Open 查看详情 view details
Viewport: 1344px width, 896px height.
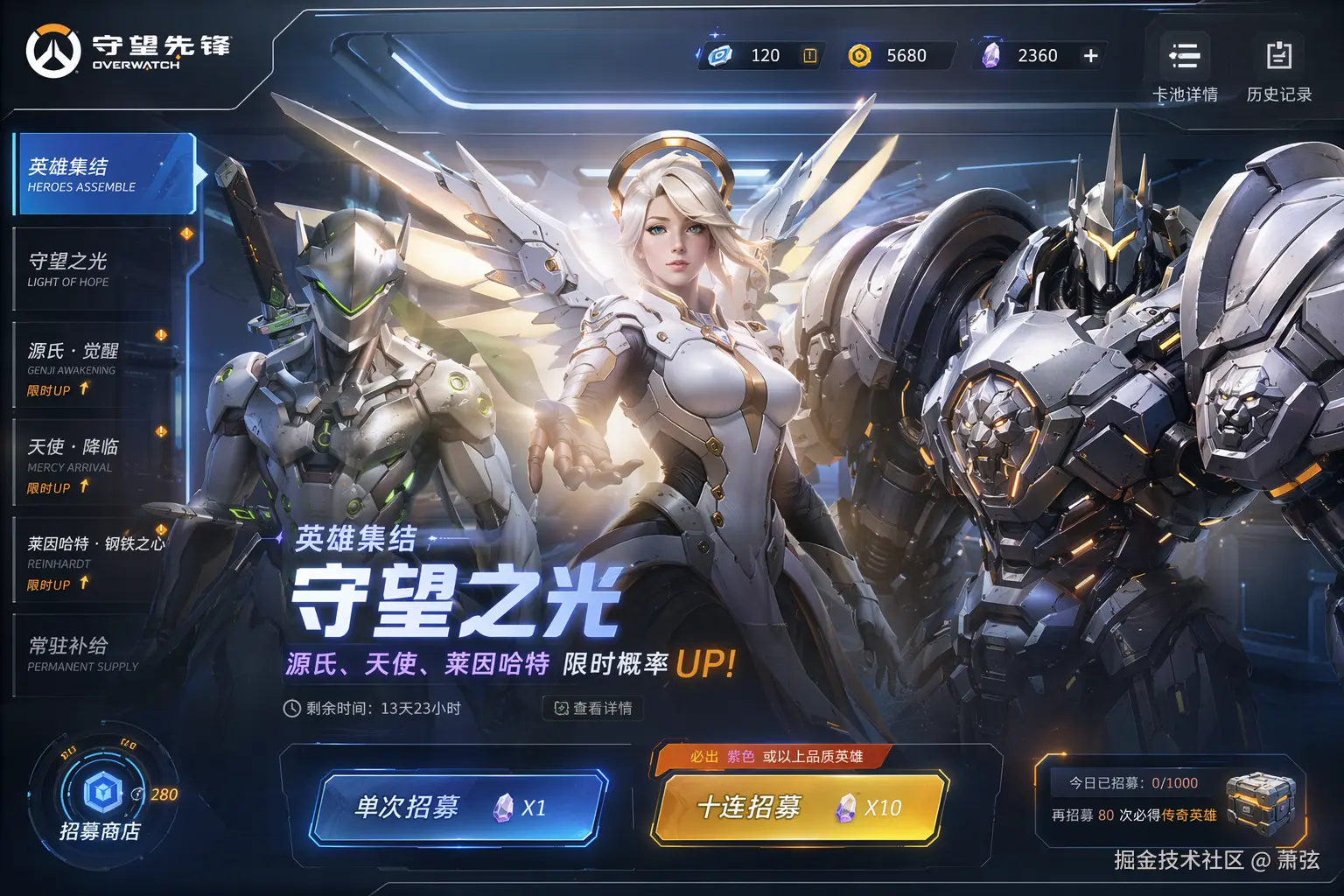point(594,710)
